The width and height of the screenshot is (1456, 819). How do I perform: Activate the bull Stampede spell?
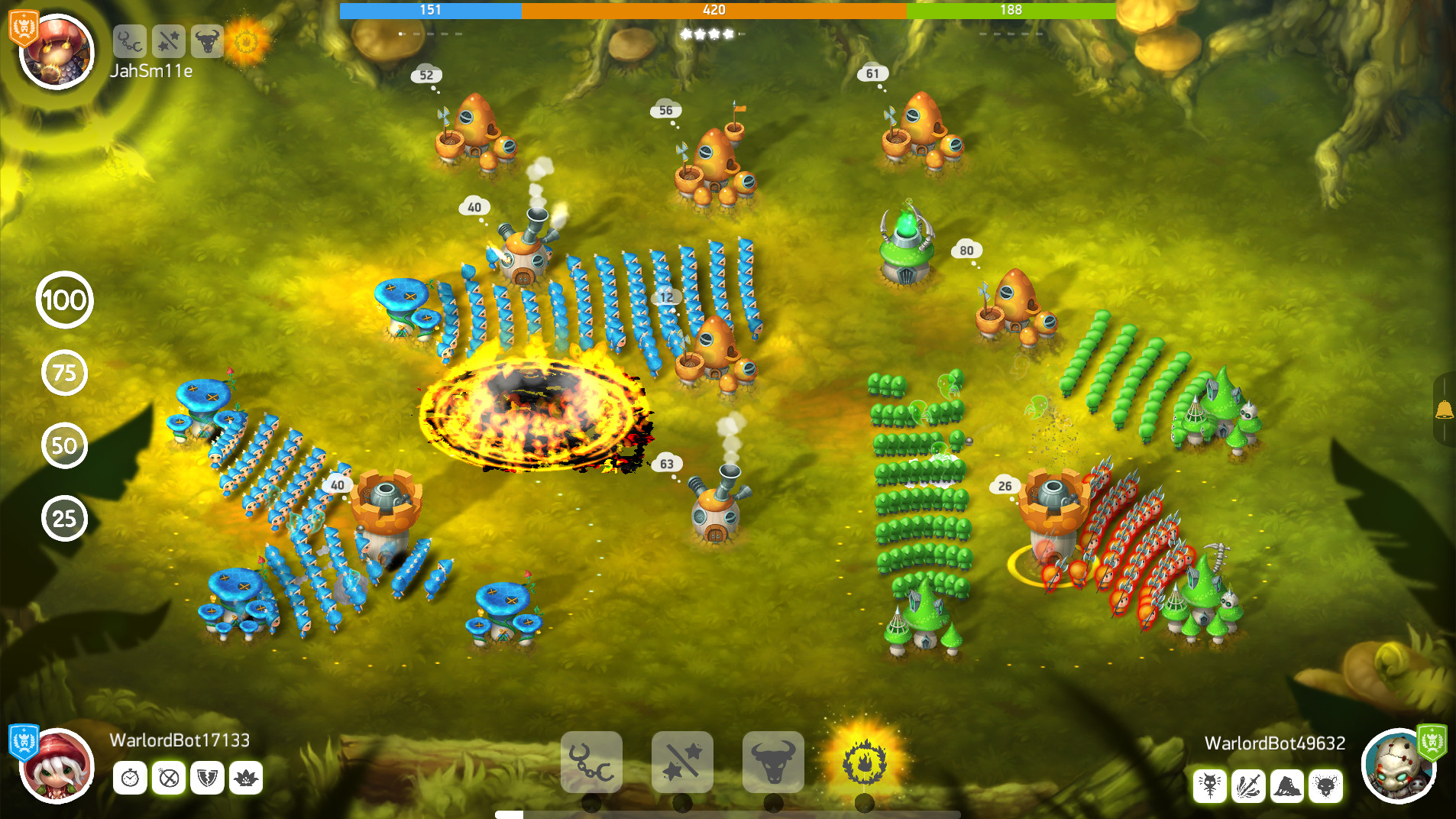point(774,762)
